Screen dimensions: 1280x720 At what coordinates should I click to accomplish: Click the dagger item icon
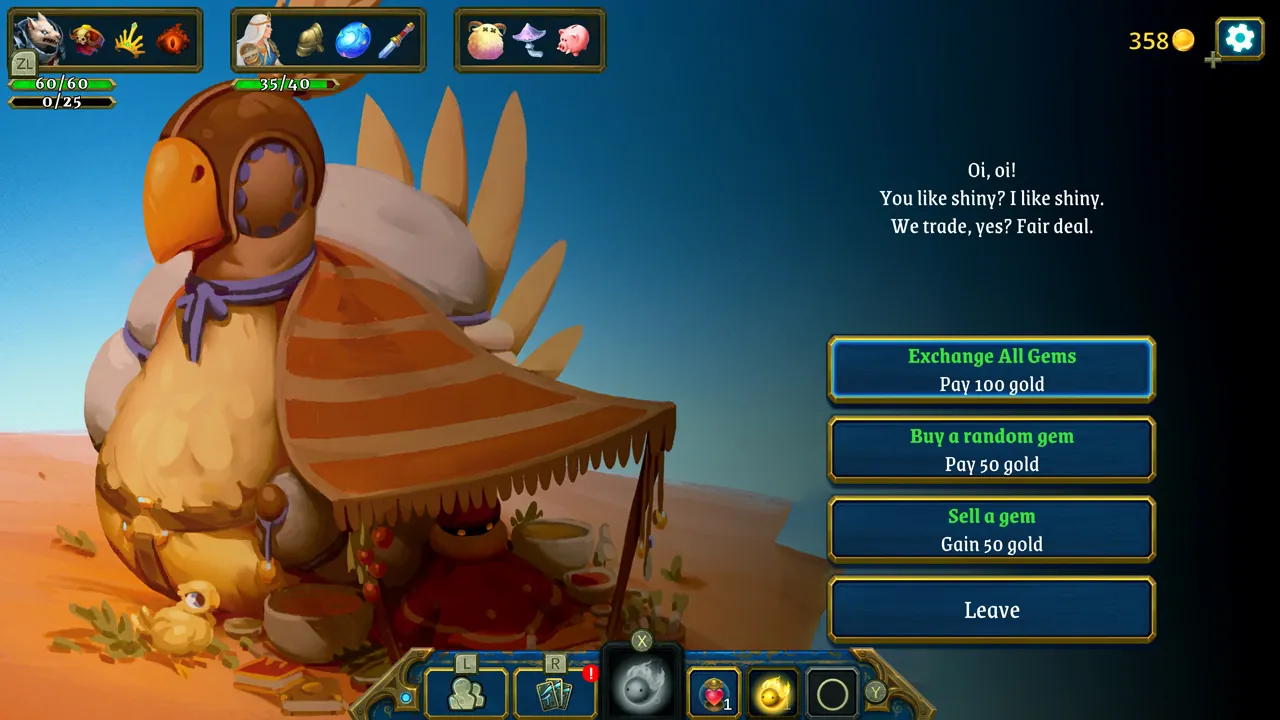396,40
